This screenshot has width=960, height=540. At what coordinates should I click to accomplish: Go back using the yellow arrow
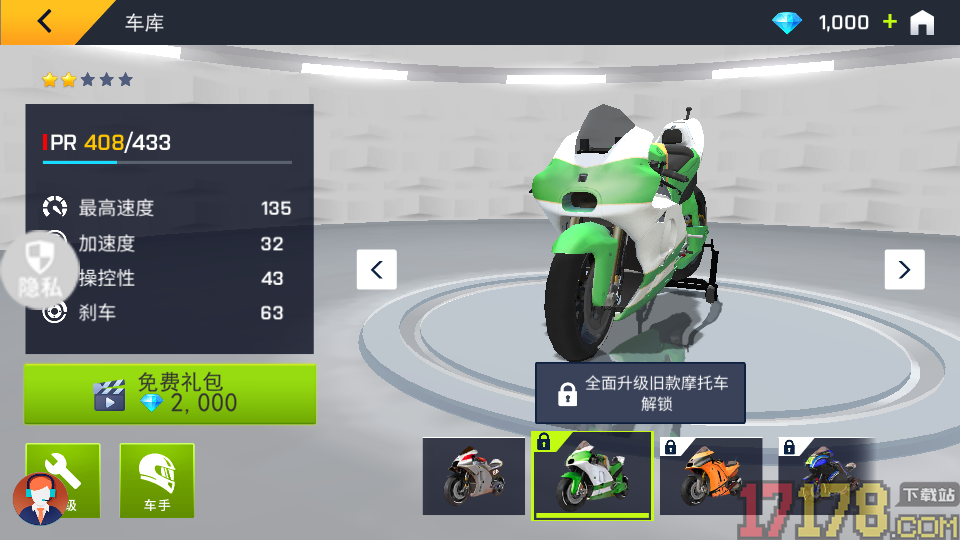coord(45,21)
